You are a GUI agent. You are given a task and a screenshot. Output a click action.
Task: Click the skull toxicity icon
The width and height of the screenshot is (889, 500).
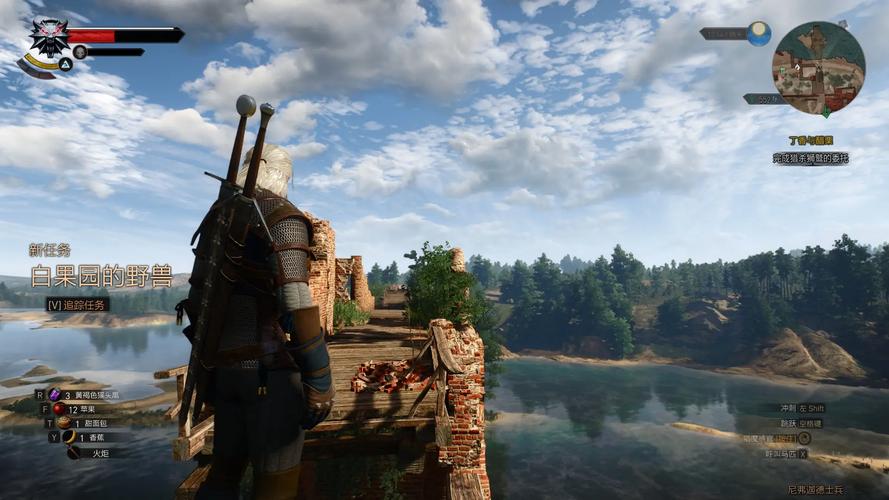tap(80, 52)
